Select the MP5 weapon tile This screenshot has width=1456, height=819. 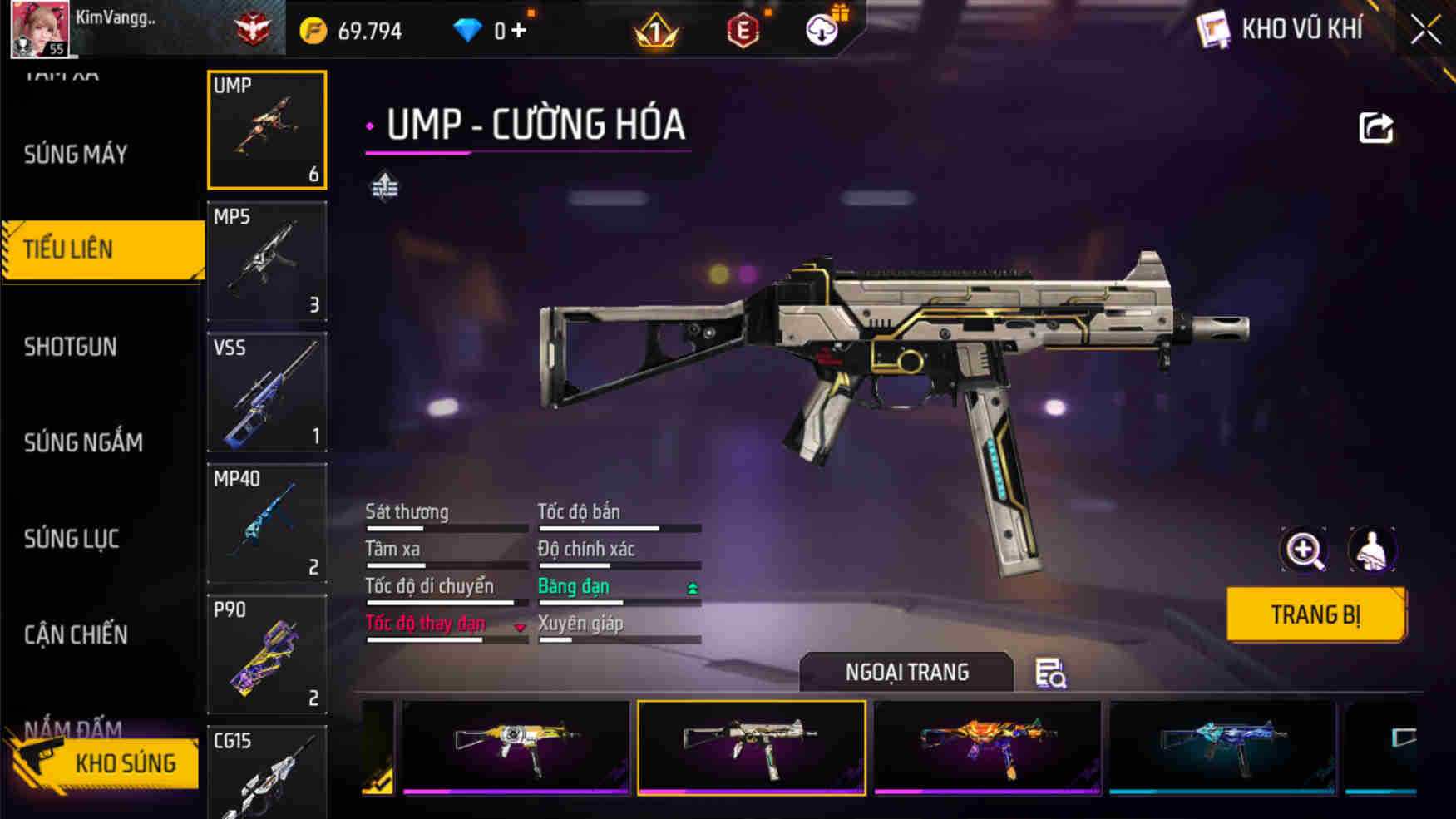[267, 261]
